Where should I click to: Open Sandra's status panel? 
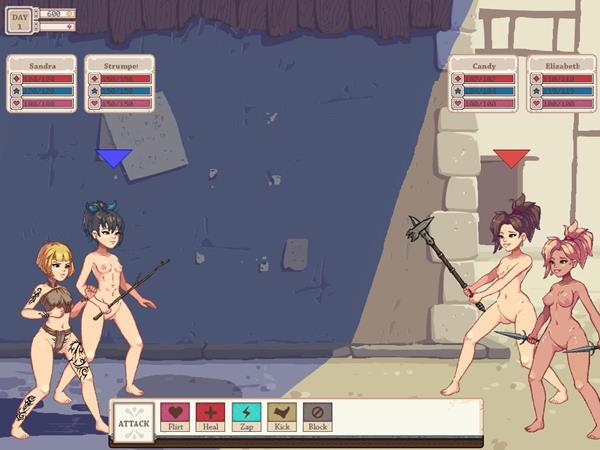pyautogui.click(x=42, y=83)
